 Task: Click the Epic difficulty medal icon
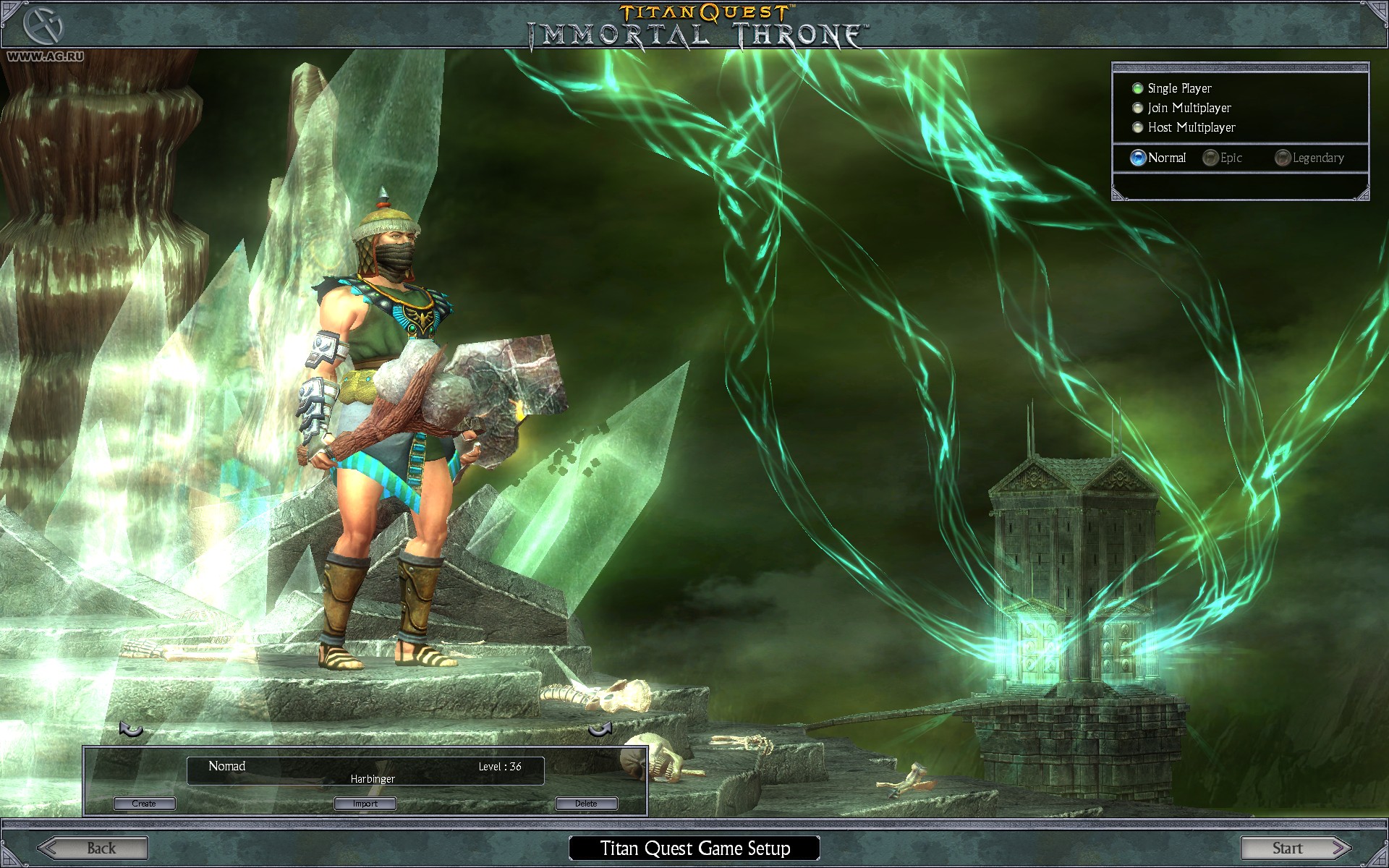[x=1210, y=158]
